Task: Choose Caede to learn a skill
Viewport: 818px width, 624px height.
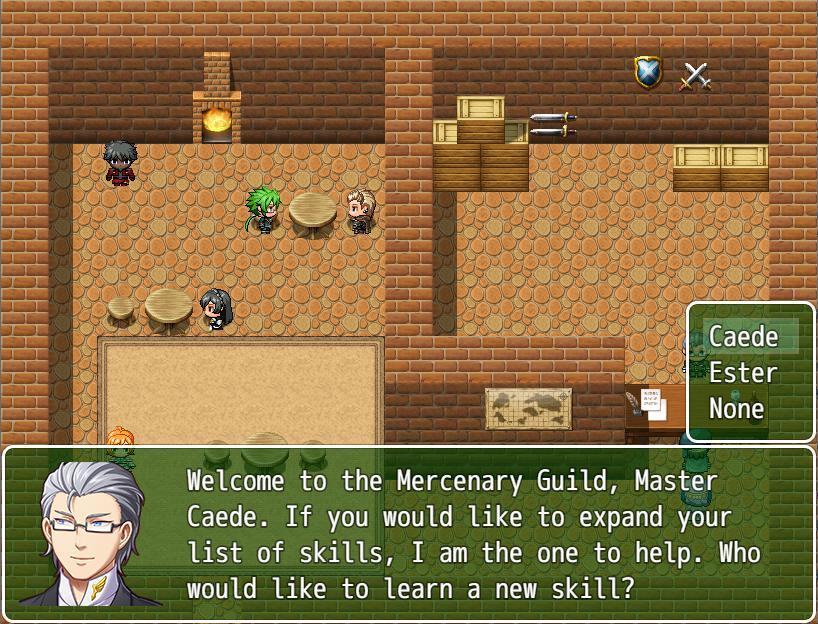Action: [743, 337]
